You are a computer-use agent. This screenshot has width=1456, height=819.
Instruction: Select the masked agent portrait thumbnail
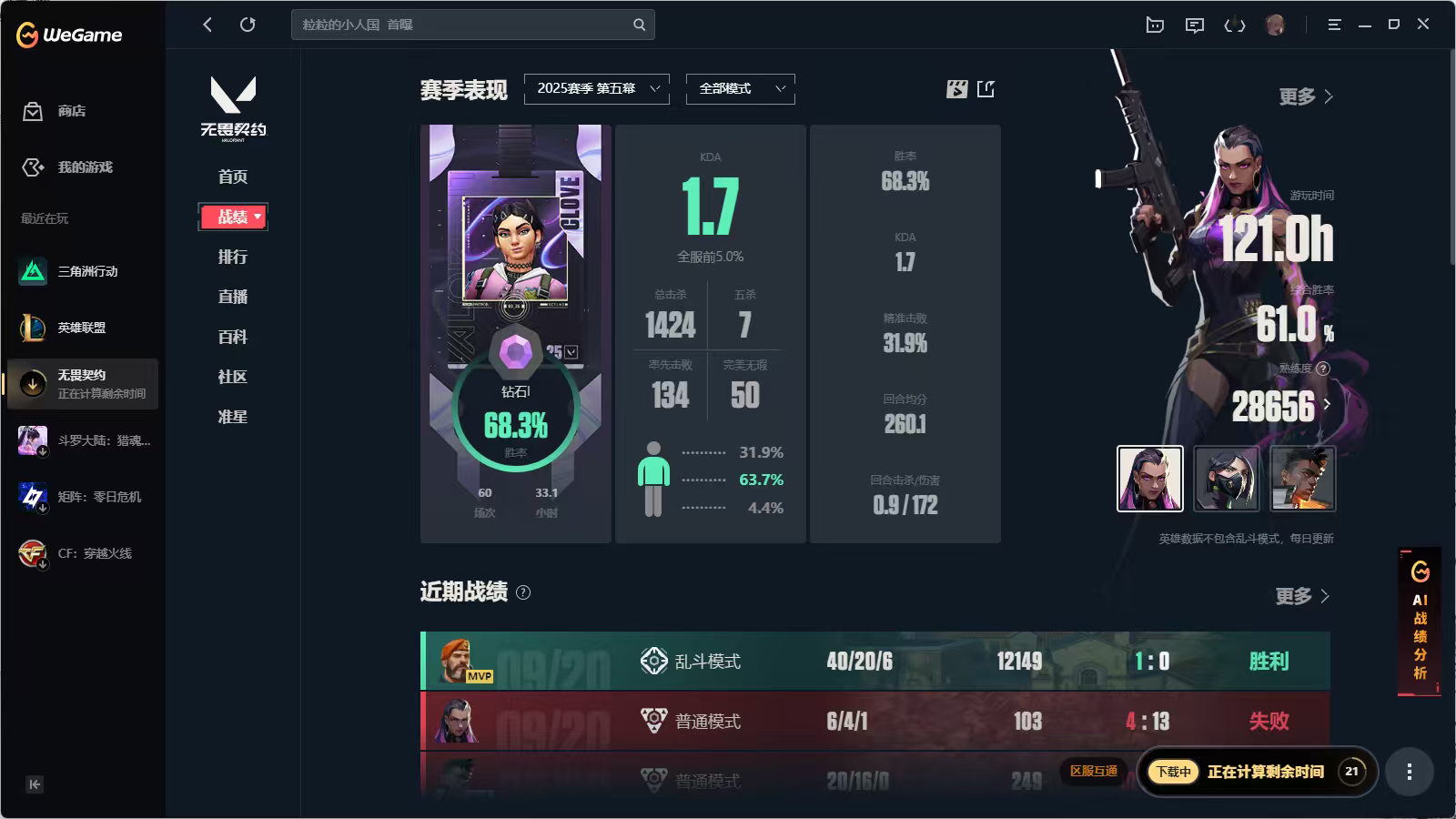[1226, 479]
